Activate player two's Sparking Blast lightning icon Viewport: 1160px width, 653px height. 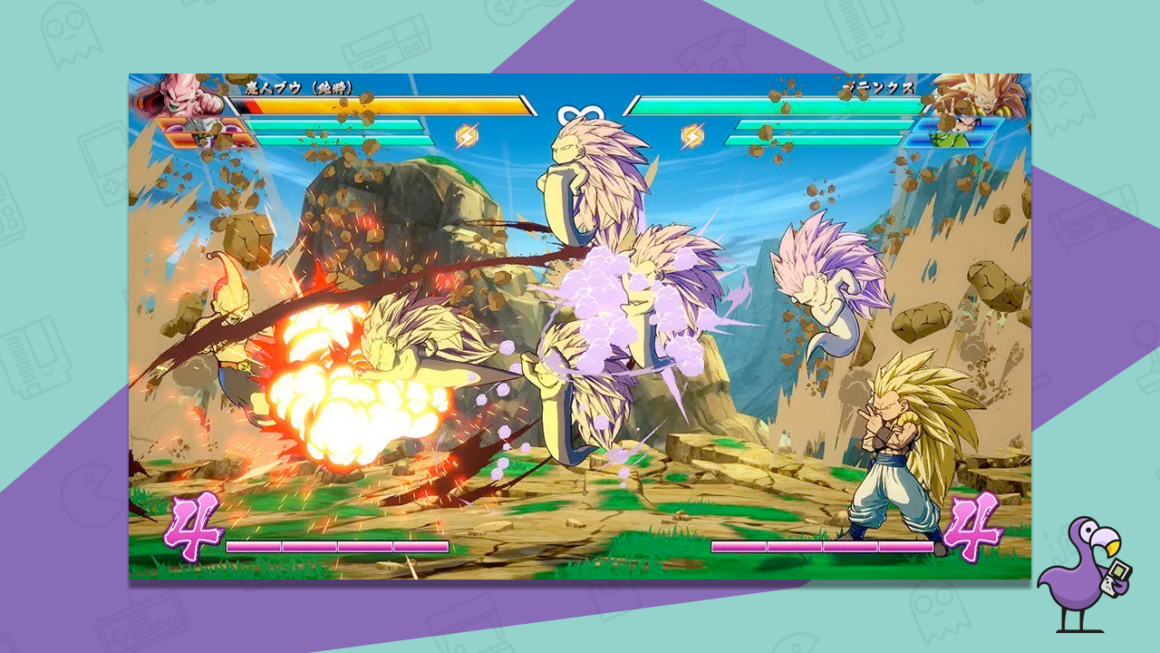(692, 135)
